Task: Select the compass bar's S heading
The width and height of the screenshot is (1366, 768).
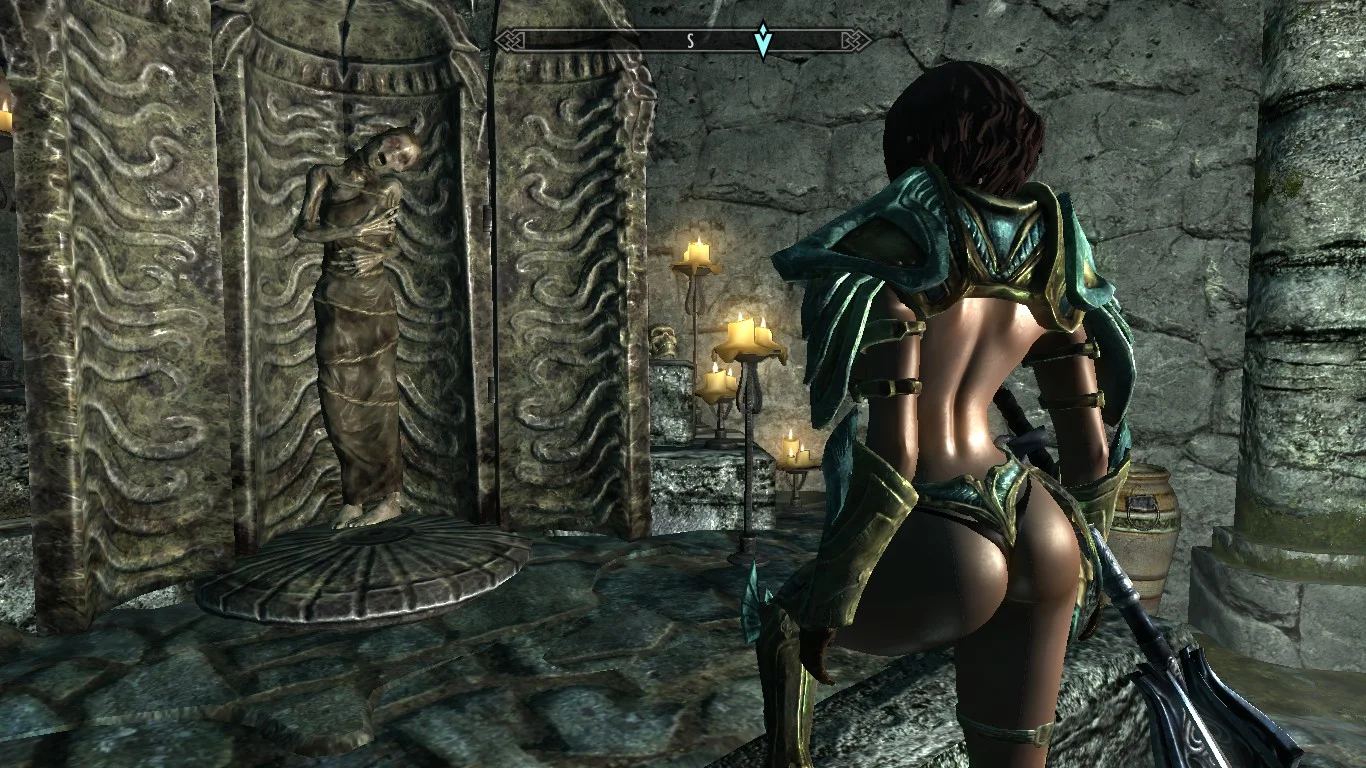Action: pyautogui.click(x=690, y=41)
